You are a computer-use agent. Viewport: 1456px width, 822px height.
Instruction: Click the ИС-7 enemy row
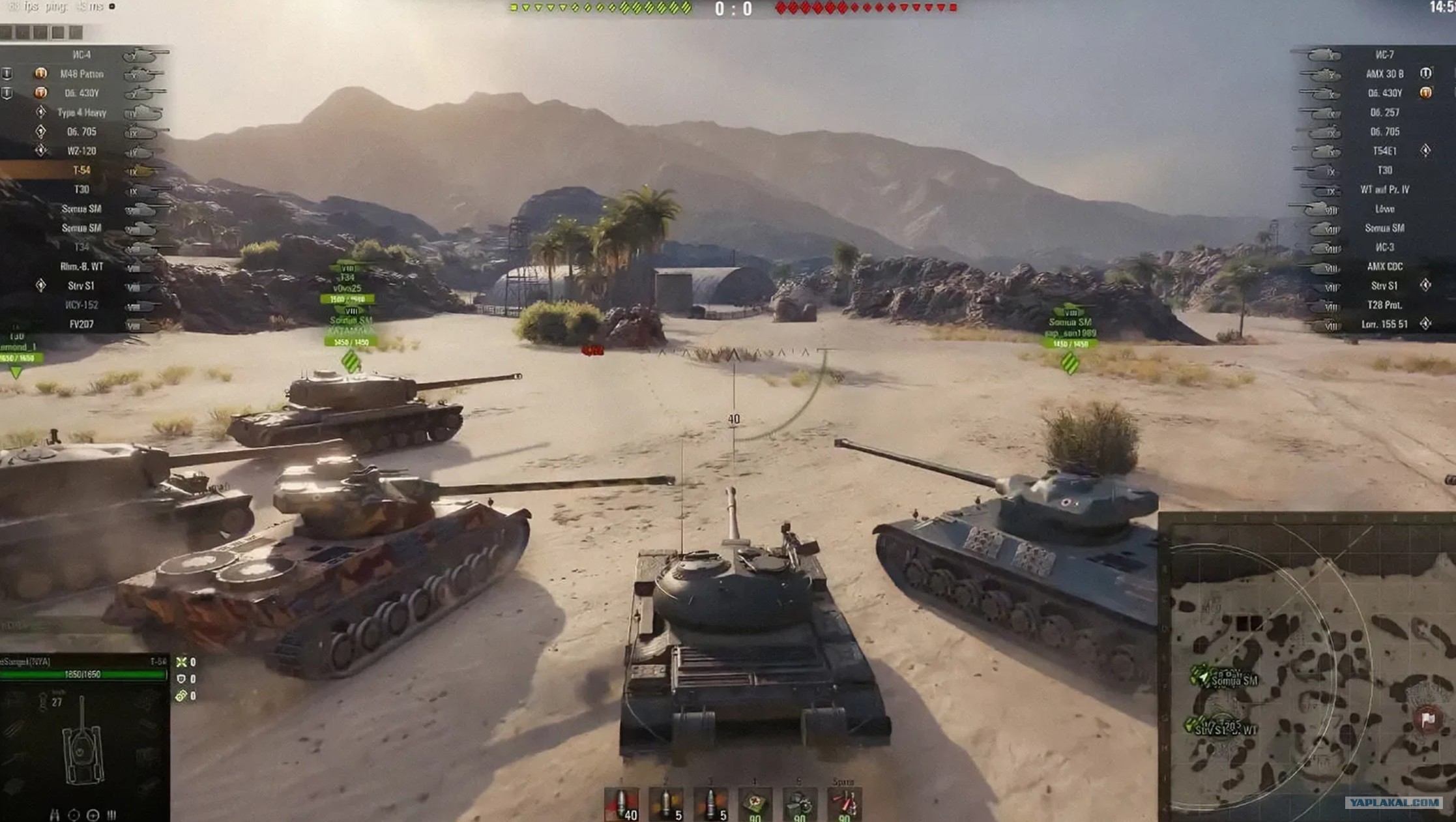[1384, 55]
